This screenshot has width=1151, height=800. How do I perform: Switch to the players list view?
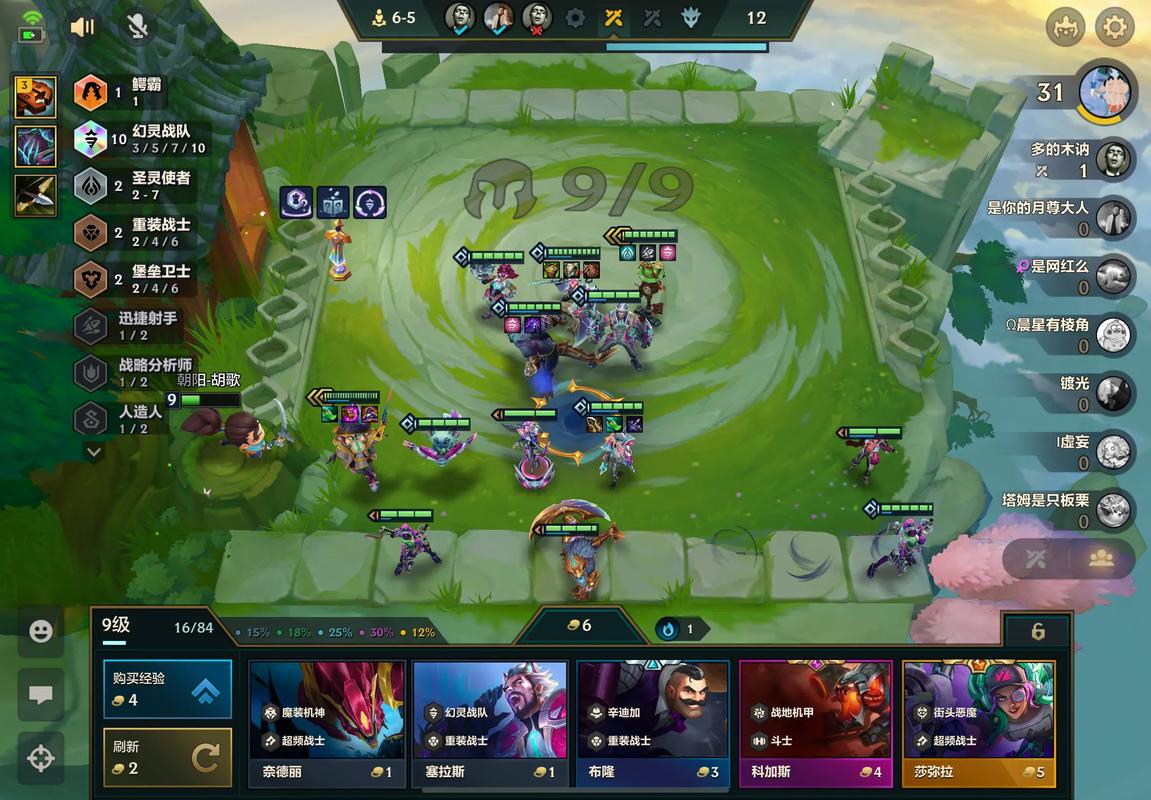click(x=1101, y=558)
